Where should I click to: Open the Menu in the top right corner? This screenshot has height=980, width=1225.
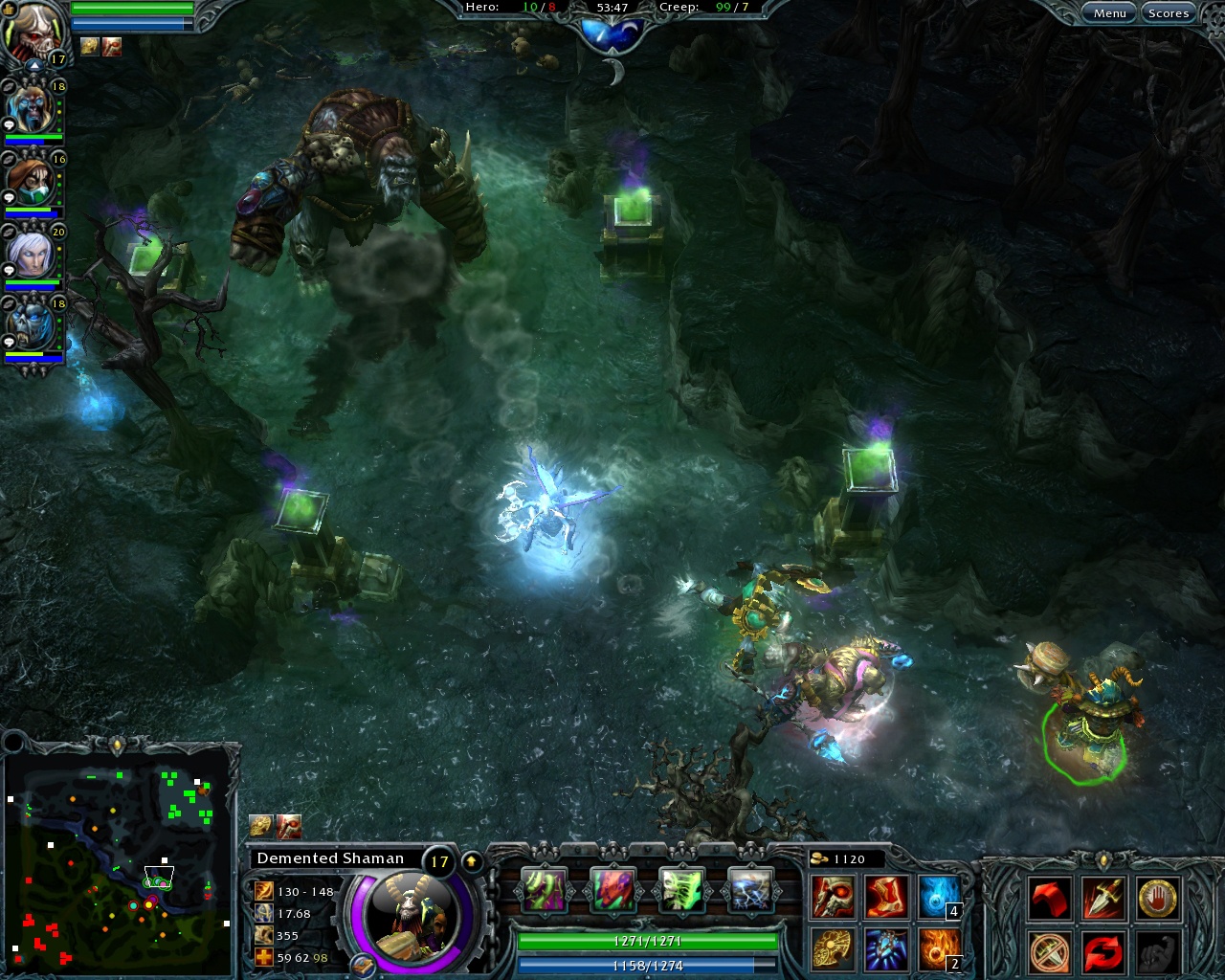tap(1110, 12)
